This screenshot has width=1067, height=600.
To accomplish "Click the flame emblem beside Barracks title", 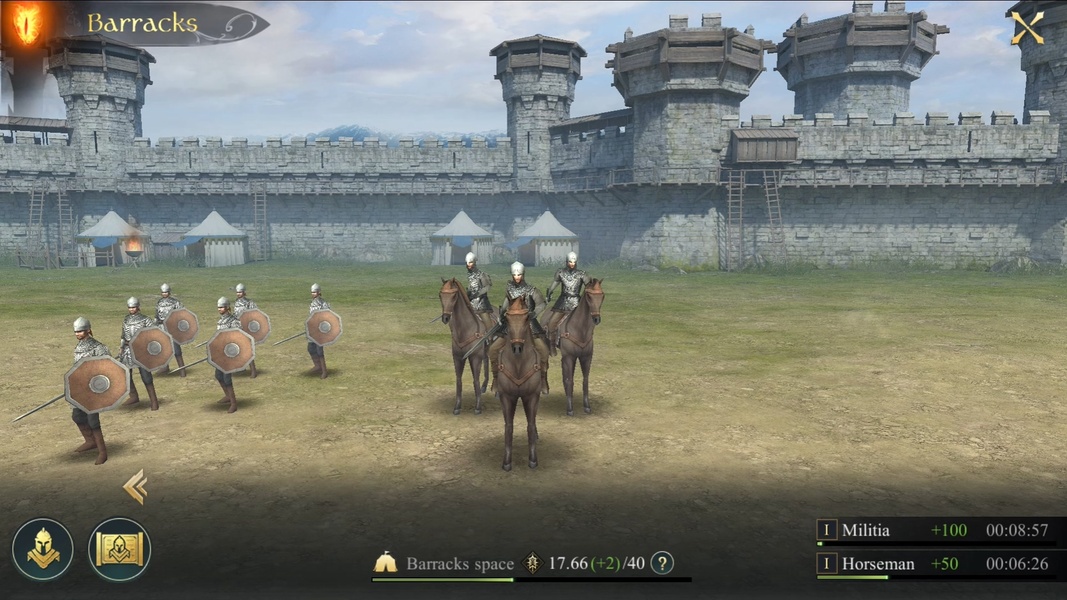I will click(x=27, y=24).
